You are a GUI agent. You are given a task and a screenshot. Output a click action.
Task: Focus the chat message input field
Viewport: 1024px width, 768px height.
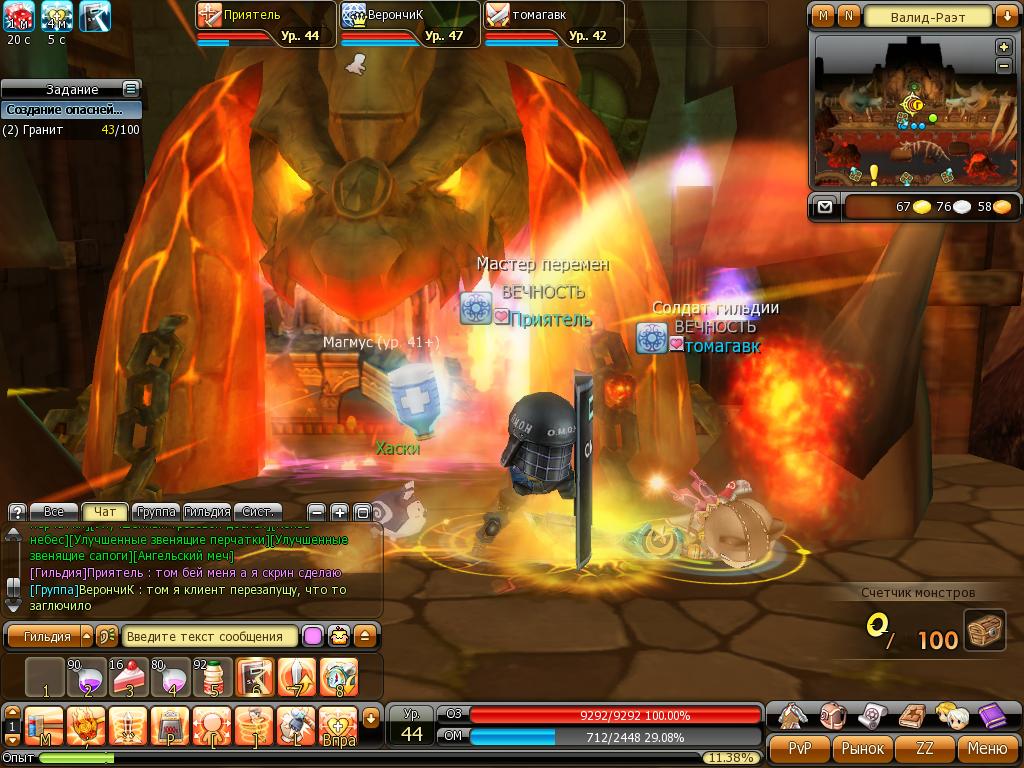[x=208, y=636]
